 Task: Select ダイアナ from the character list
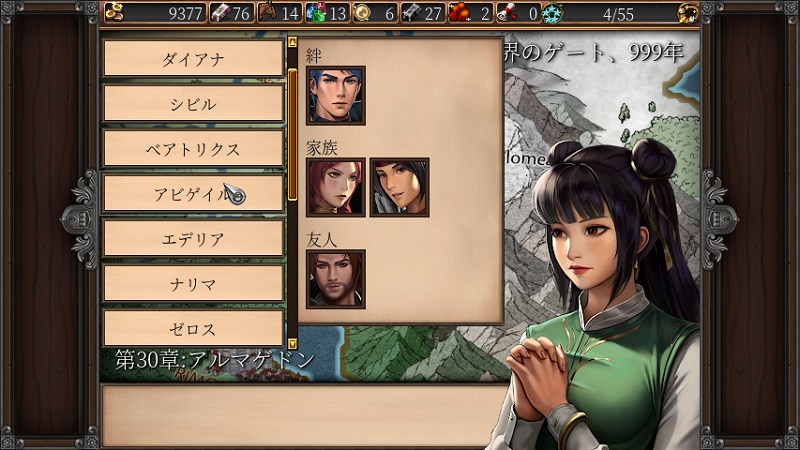coord(193,59)
